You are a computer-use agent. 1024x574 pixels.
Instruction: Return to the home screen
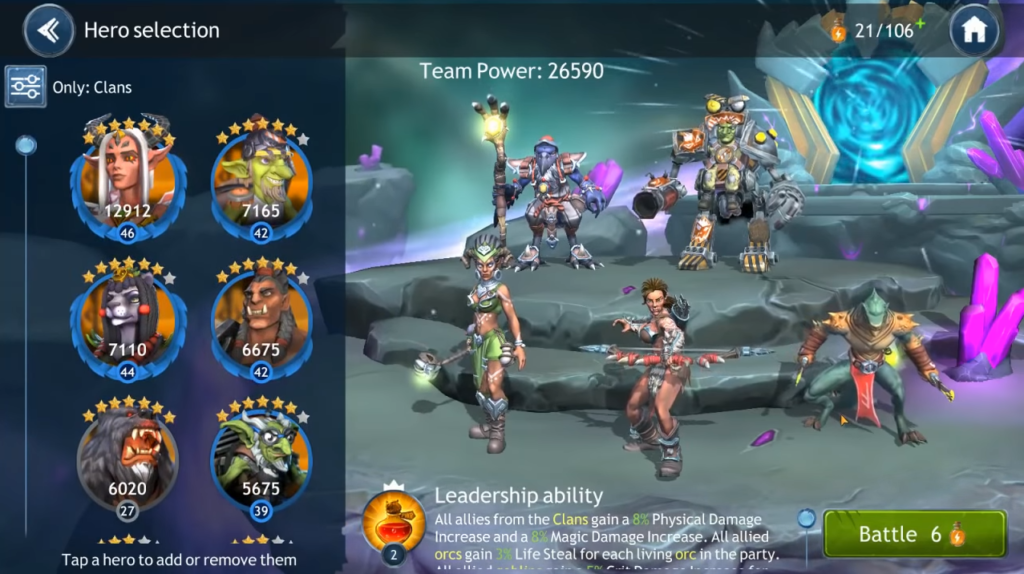[974, 30]
